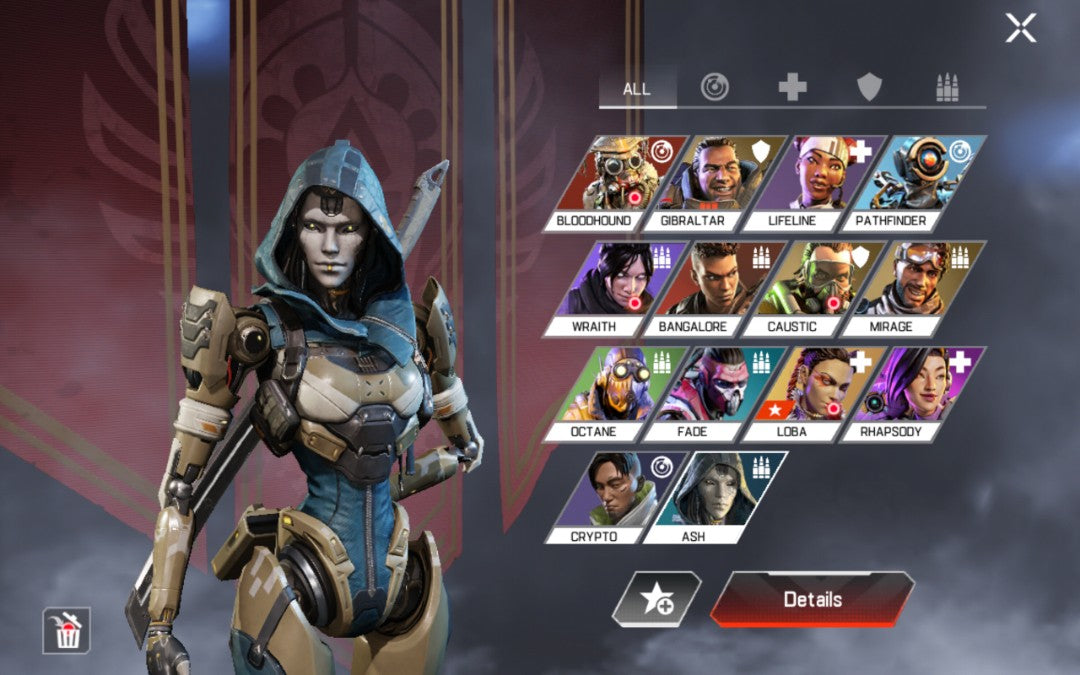Filter legends by the plus-sign support tab
This screenshot has width=1080, height=675.
792,88
